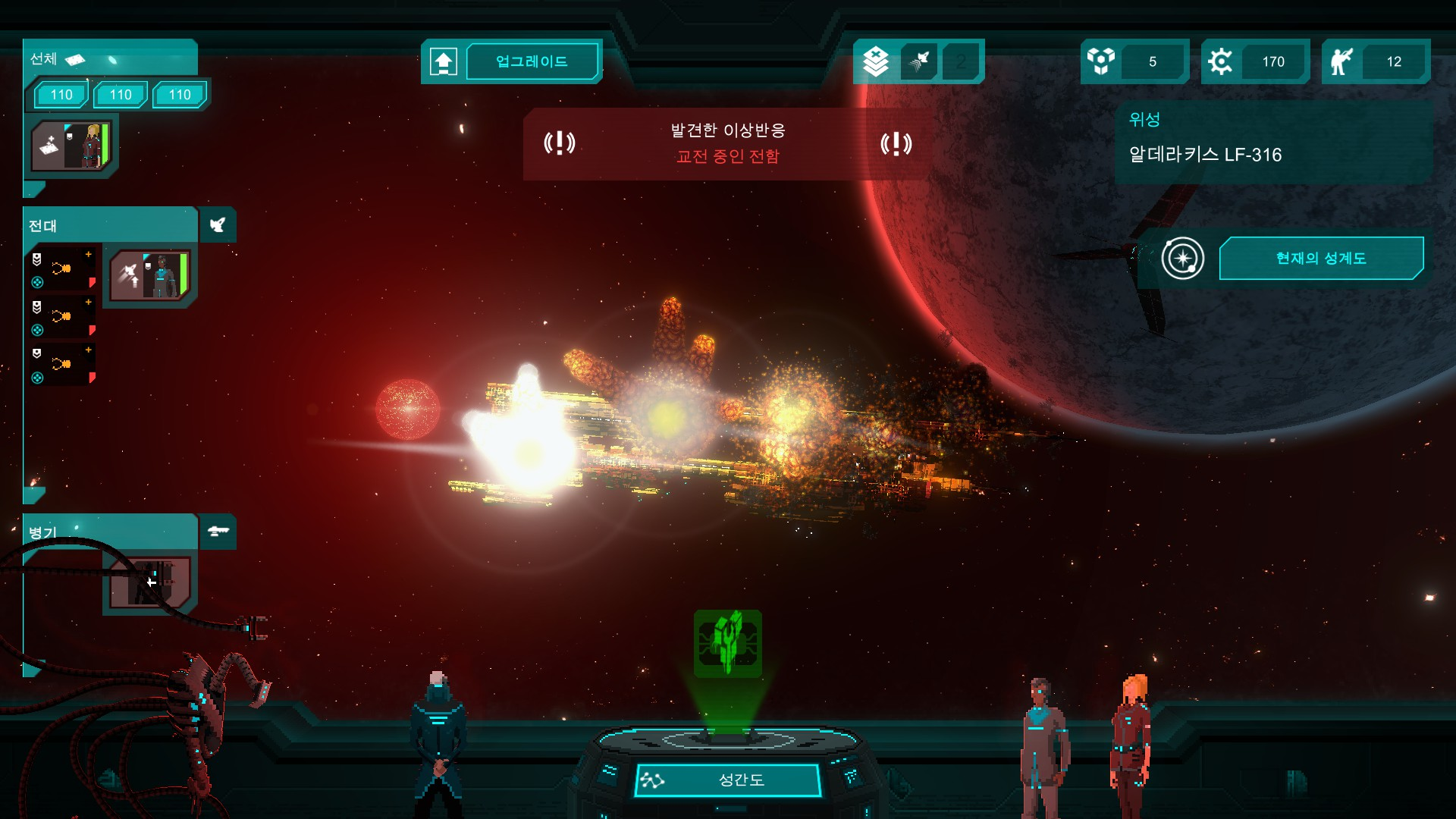This screenshot has height=819, width=1456.
Task: Select the squadron pilot portrait slot
Action: tap(150, 276)
